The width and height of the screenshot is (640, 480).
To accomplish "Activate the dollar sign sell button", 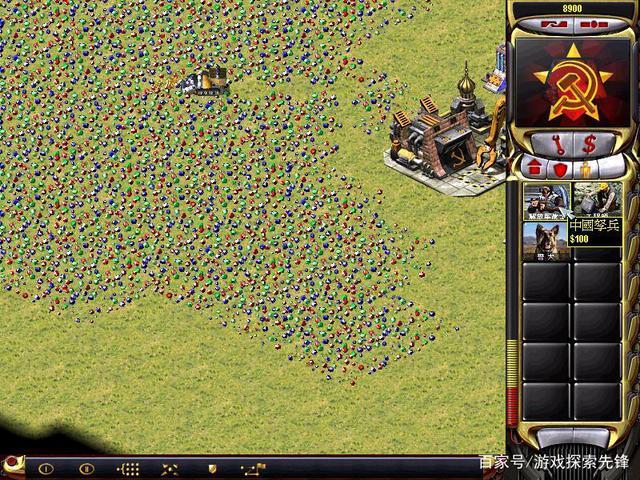I will click(589, 143).
